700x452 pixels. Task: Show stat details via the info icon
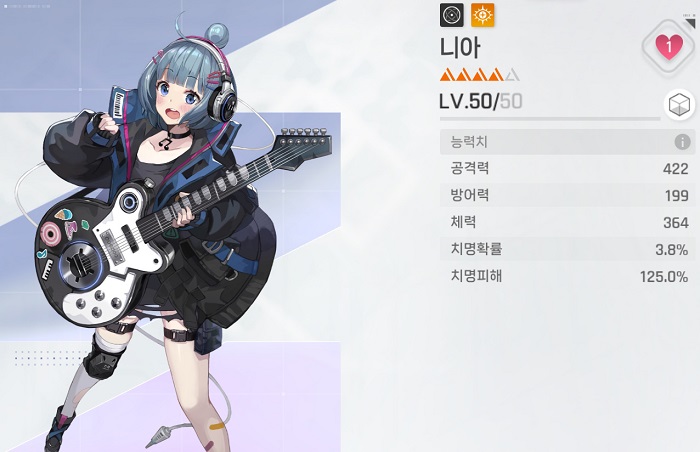[683, 142]
